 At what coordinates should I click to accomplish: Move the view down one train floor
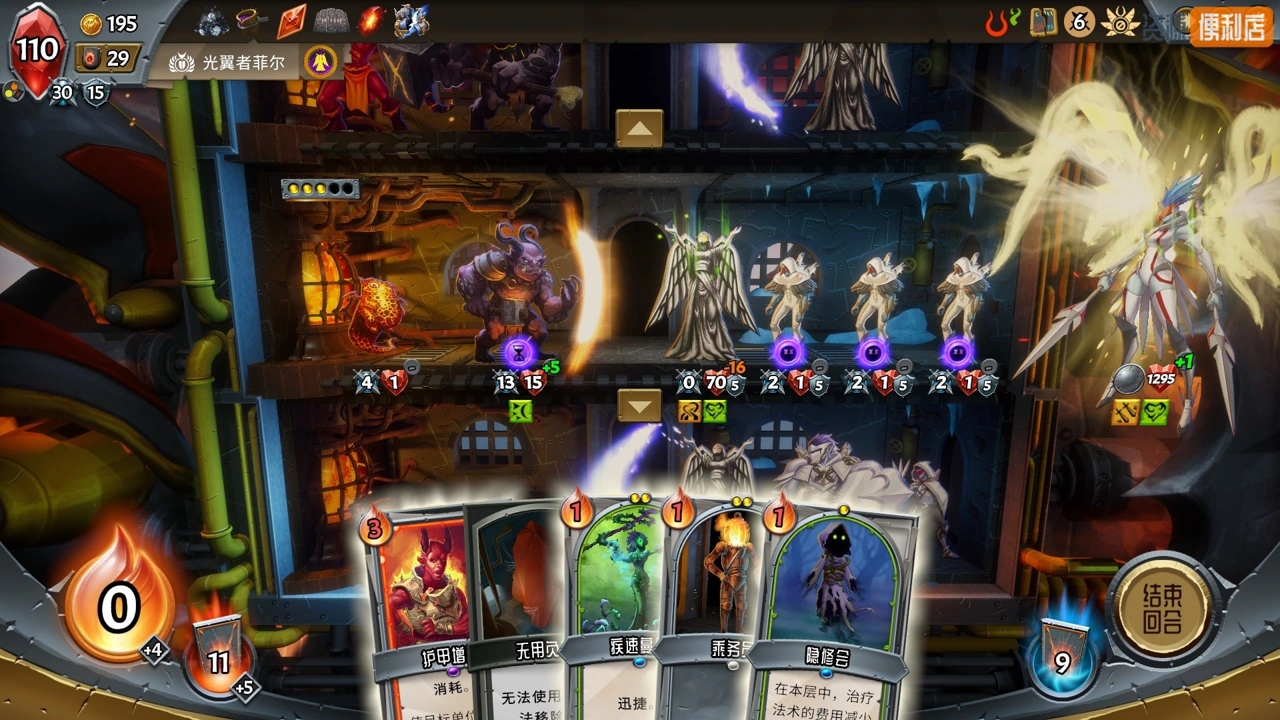click(639, 405)
